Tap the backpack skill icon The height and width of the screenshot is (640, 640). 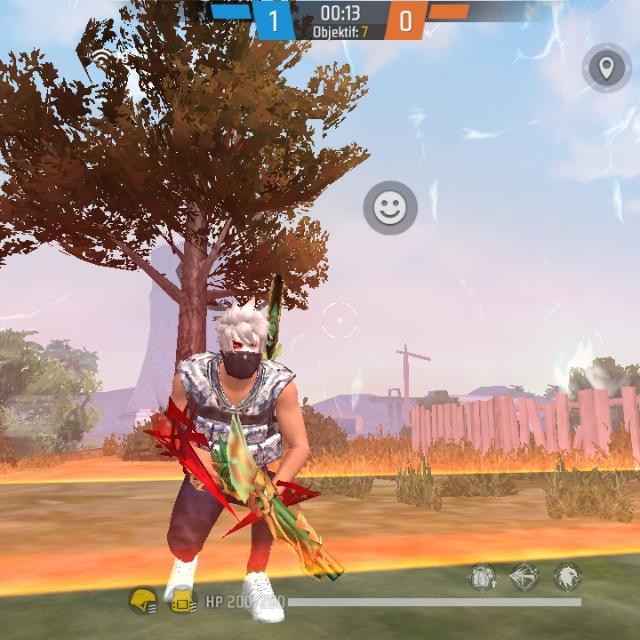[x=483, y=577]
